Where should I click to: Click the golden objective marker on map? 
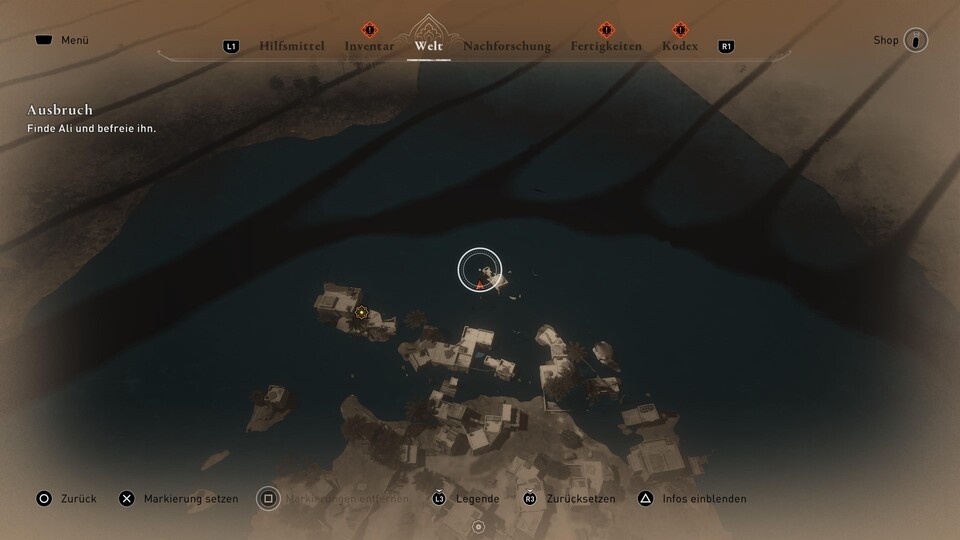361,313
